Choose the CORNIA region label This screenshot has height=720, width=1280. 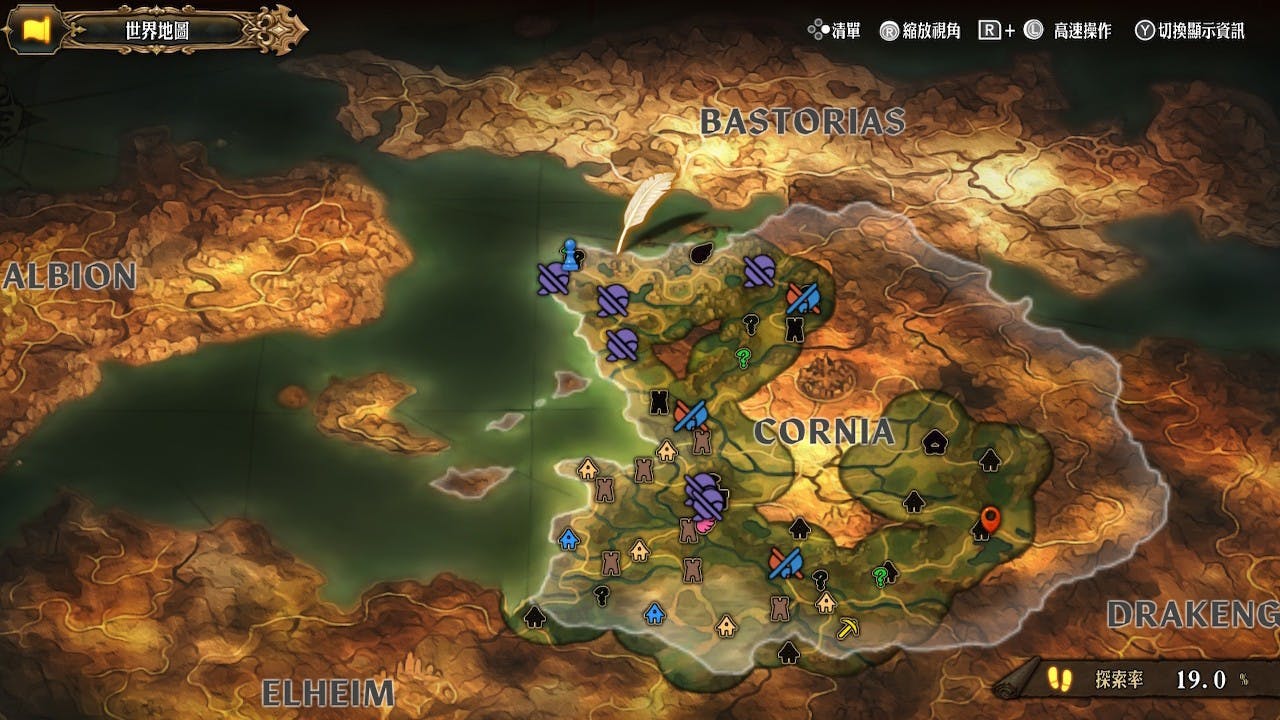tap(824, 431)
